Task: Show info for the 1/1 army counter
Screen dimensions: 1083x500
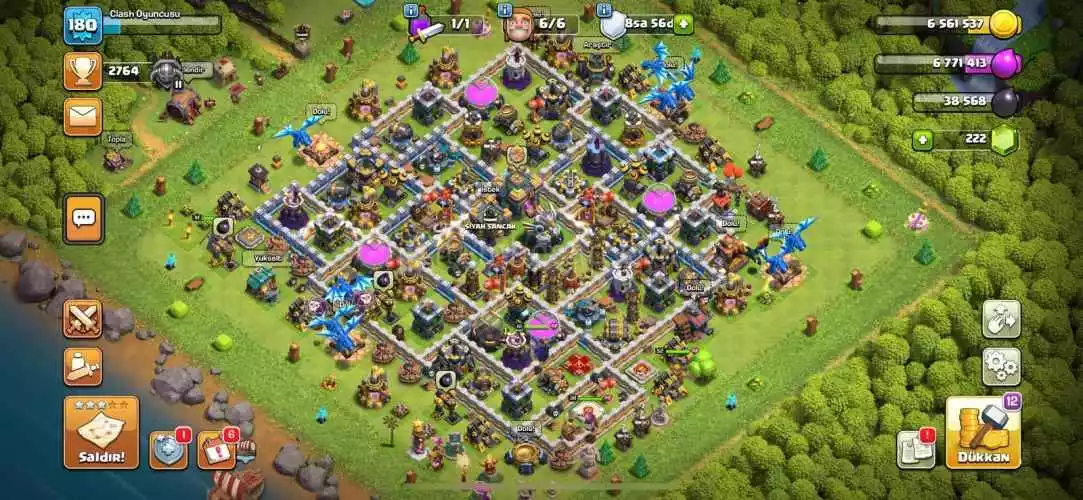Action: (x=411, y=9)
